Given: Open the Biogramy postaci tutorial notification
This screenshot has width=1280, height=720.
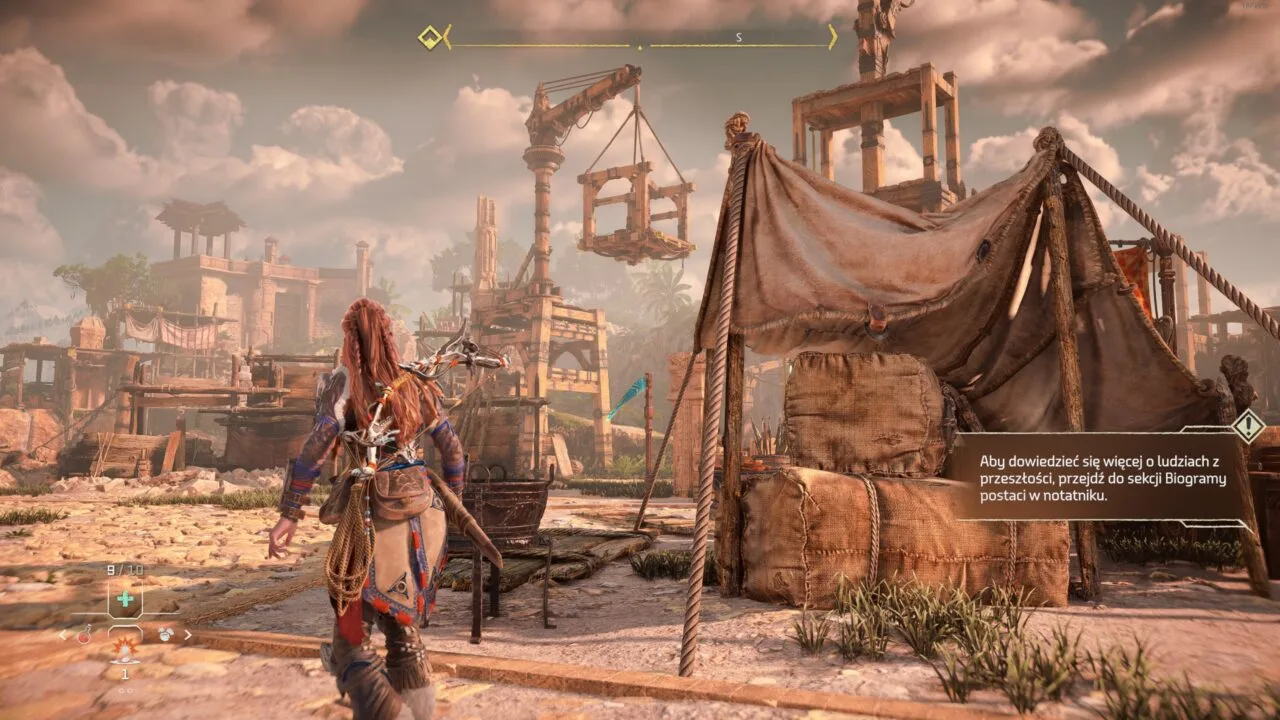Looking at the screenshot, I should [1095, 477].
